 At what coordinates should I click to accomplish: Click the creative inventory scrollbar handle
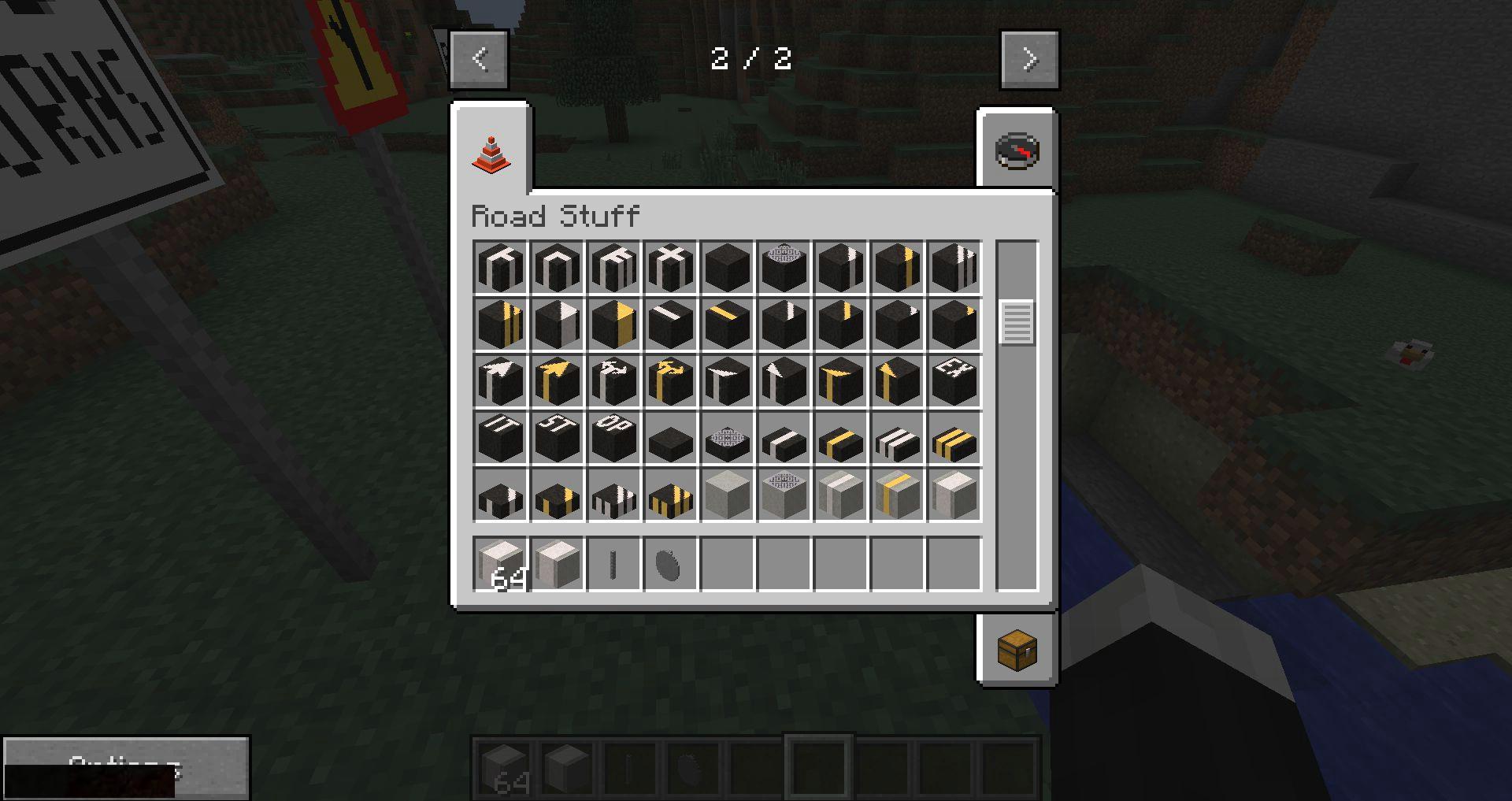[x=1016, y=322]
